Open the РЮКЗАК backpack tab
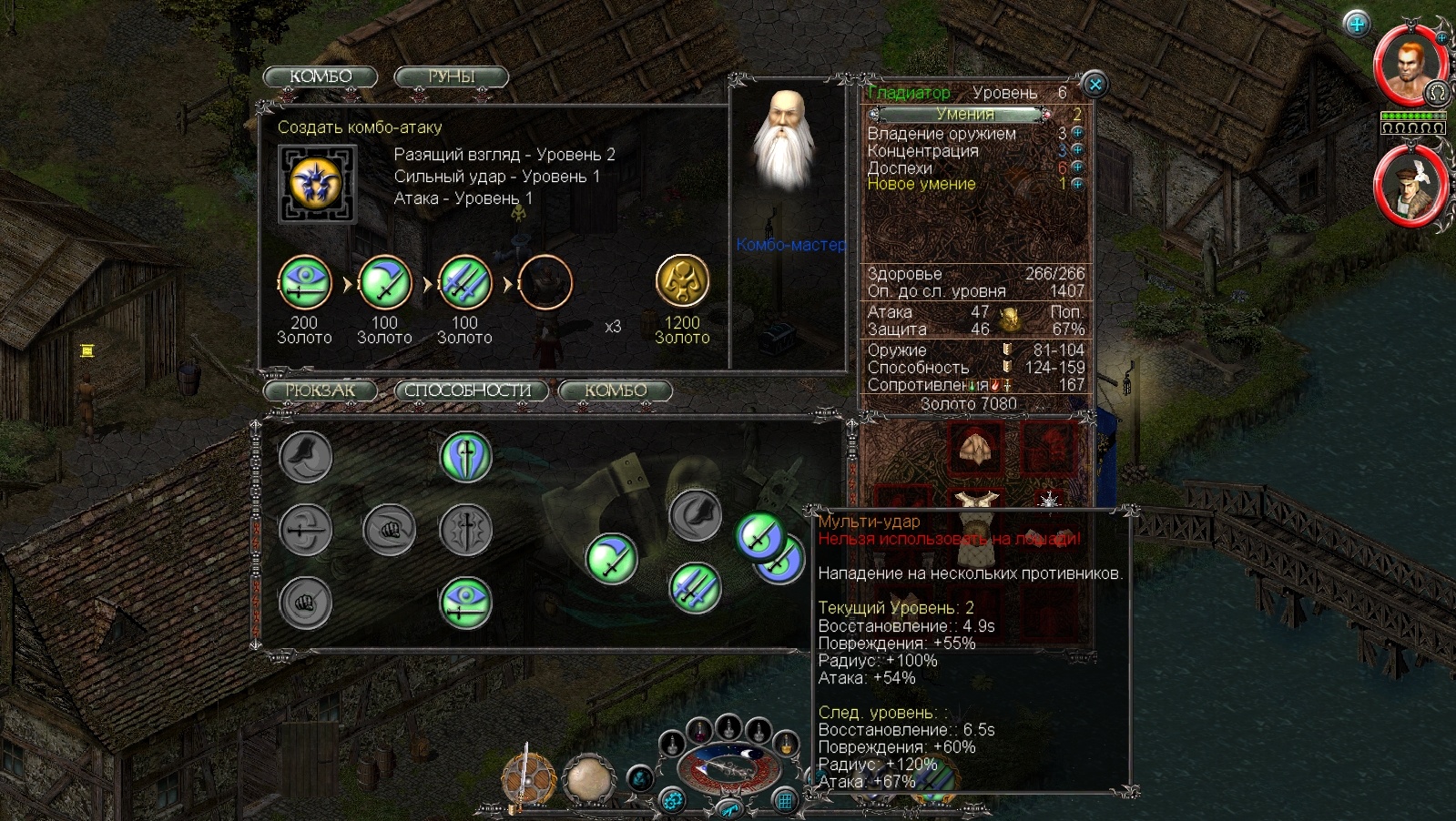Viewport: 1456px width, 821px height. point(321,390)
